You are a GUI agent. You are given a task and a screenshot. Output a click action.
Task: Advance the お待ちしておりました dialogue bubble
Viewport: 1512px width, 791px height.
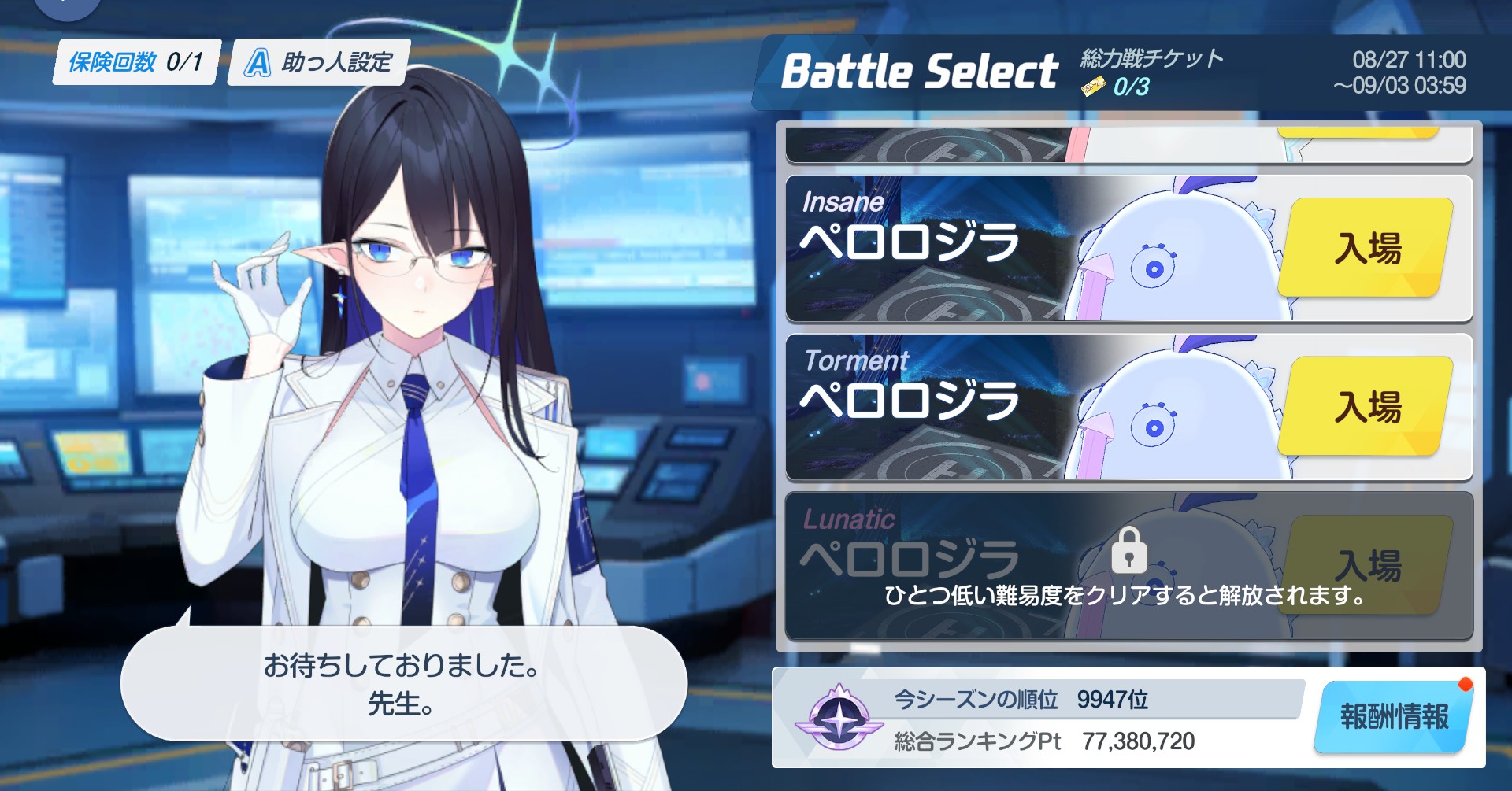pos(402,683)
